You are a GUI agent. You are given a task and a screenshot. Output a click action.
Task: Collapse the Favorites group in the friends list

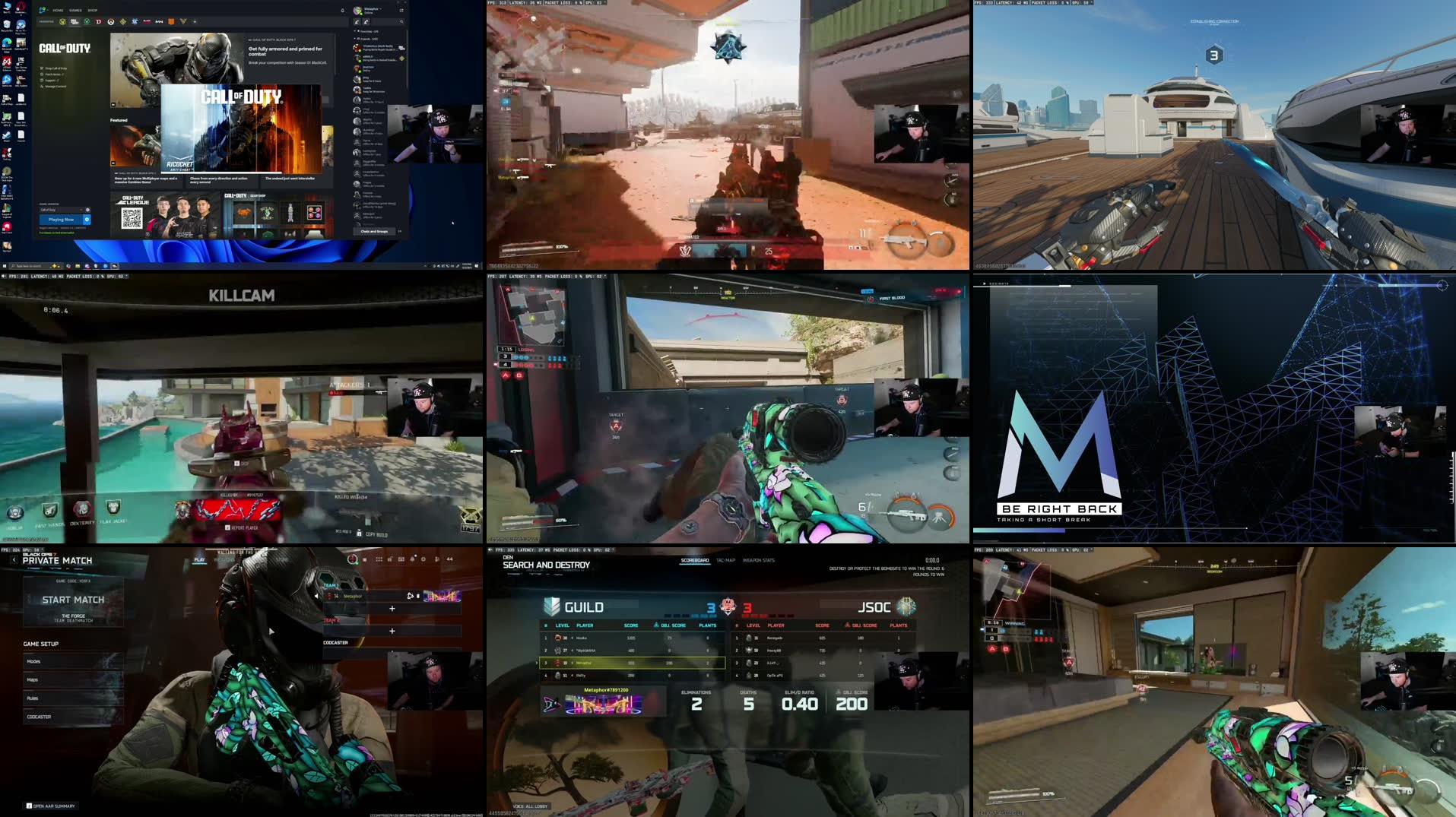355,31
